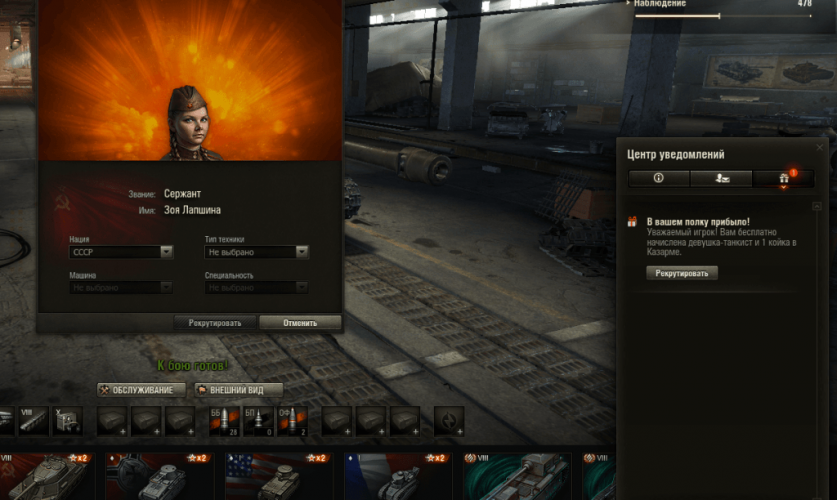Open the Обслуживание service menu
The image size is (837, 500).
tap(142, 390)
